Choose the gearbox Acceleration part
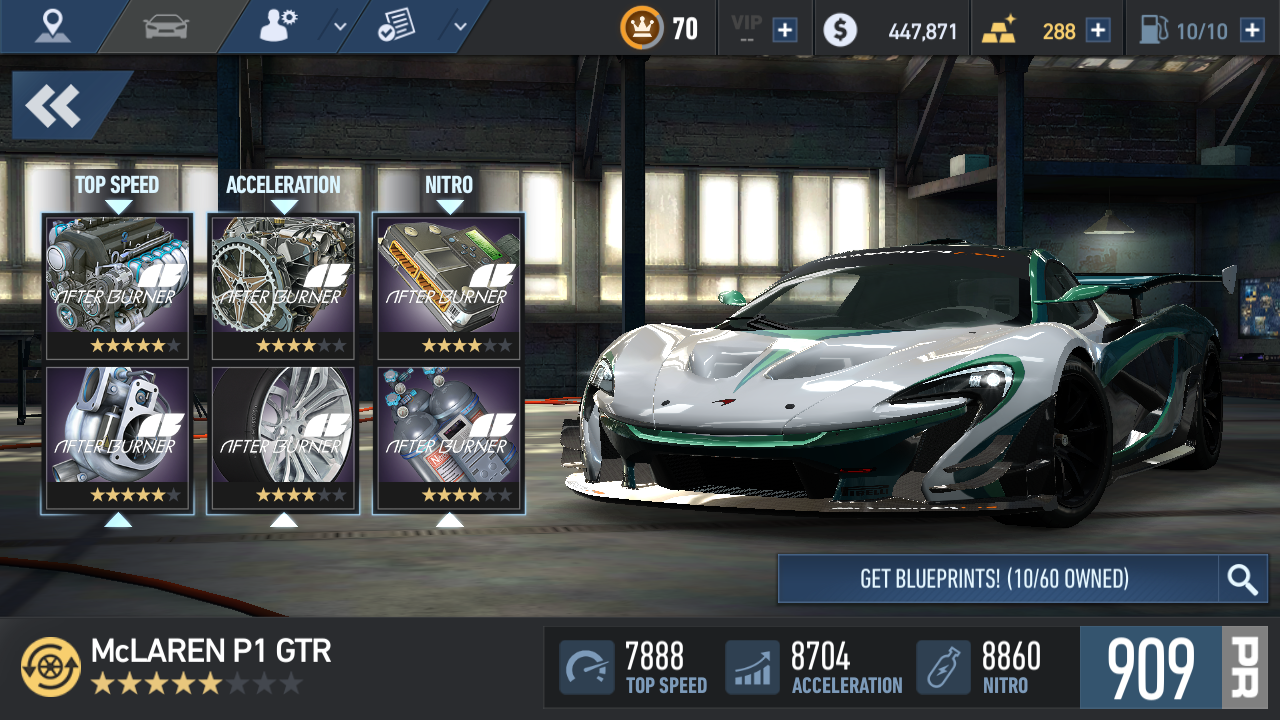1280x720 pixels. click(284, 285)
